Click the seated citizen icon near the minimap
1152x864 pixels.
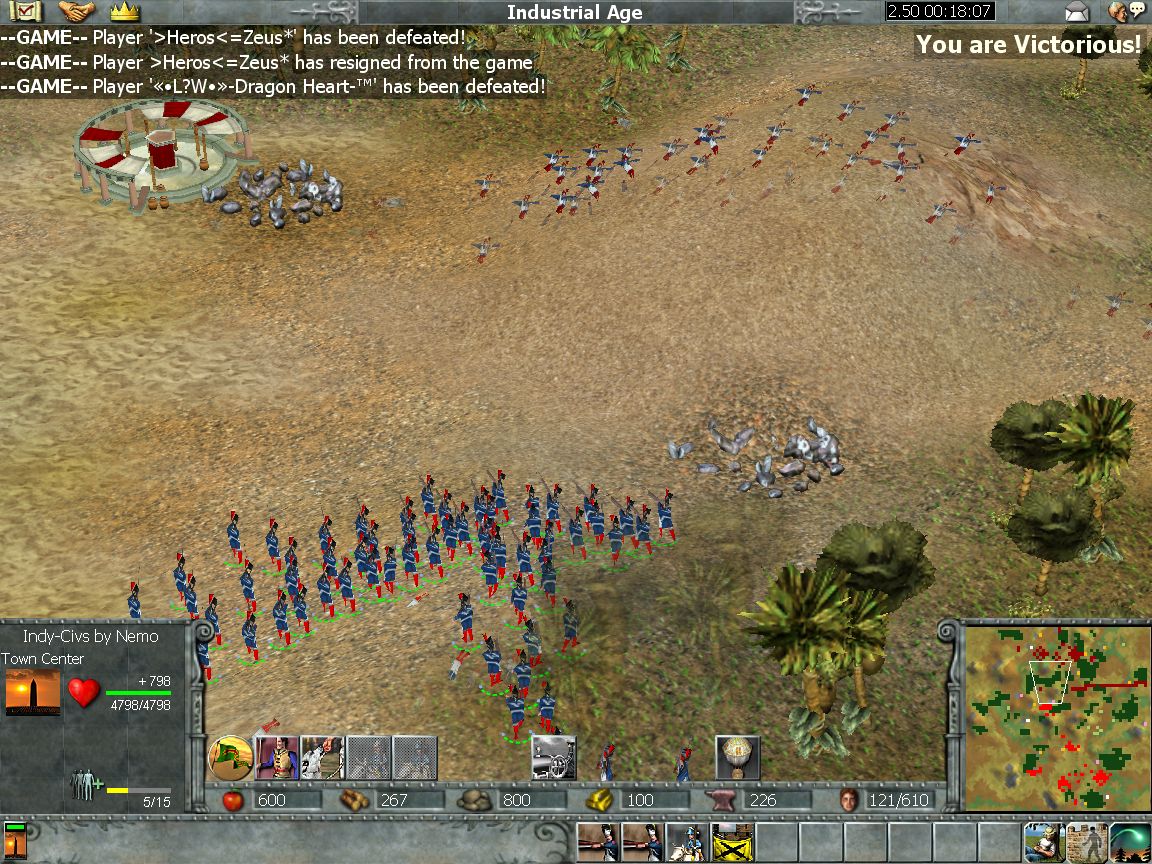tap(1041, 842)
